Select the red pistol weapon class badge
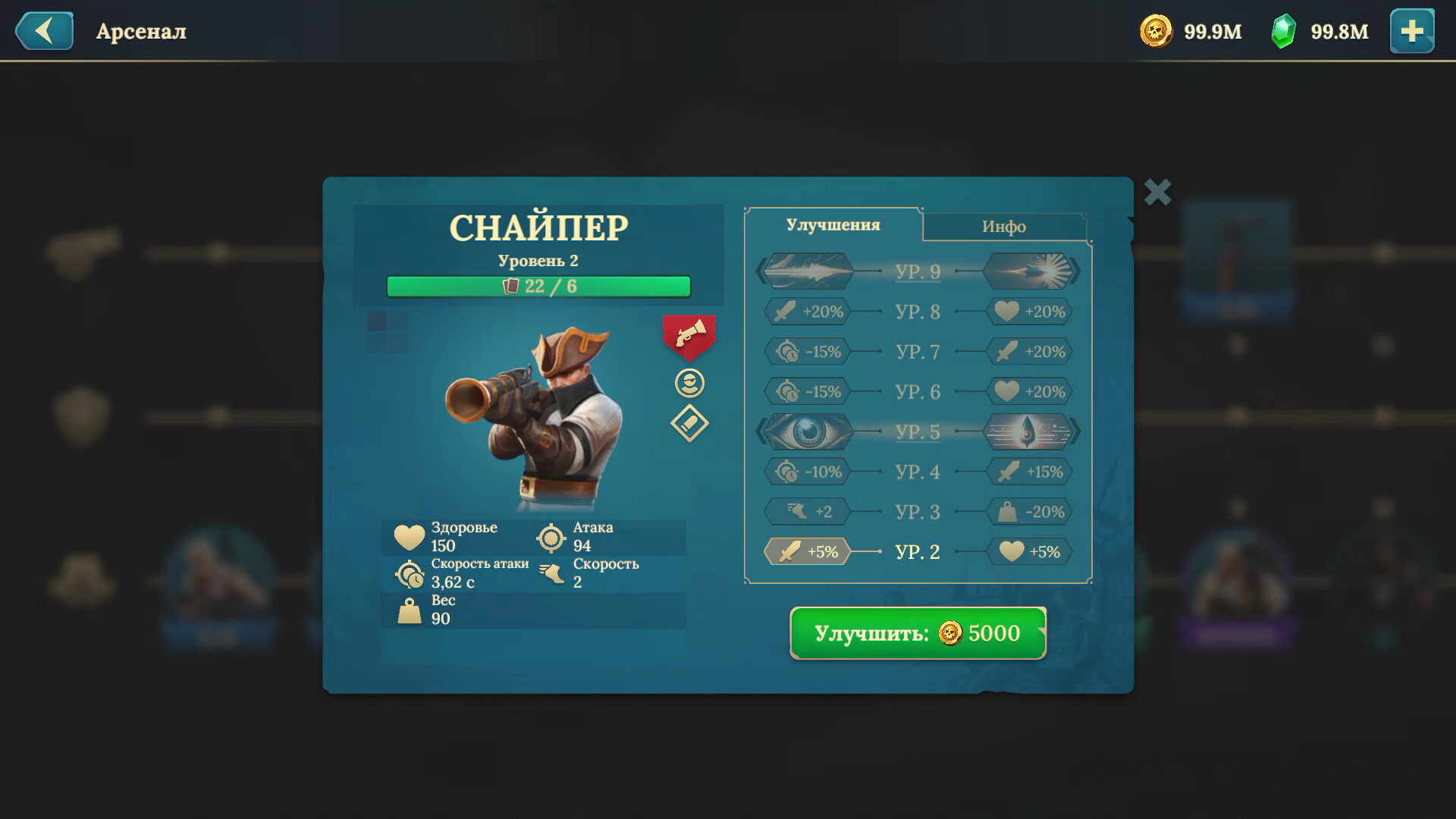 coord(689,337)
